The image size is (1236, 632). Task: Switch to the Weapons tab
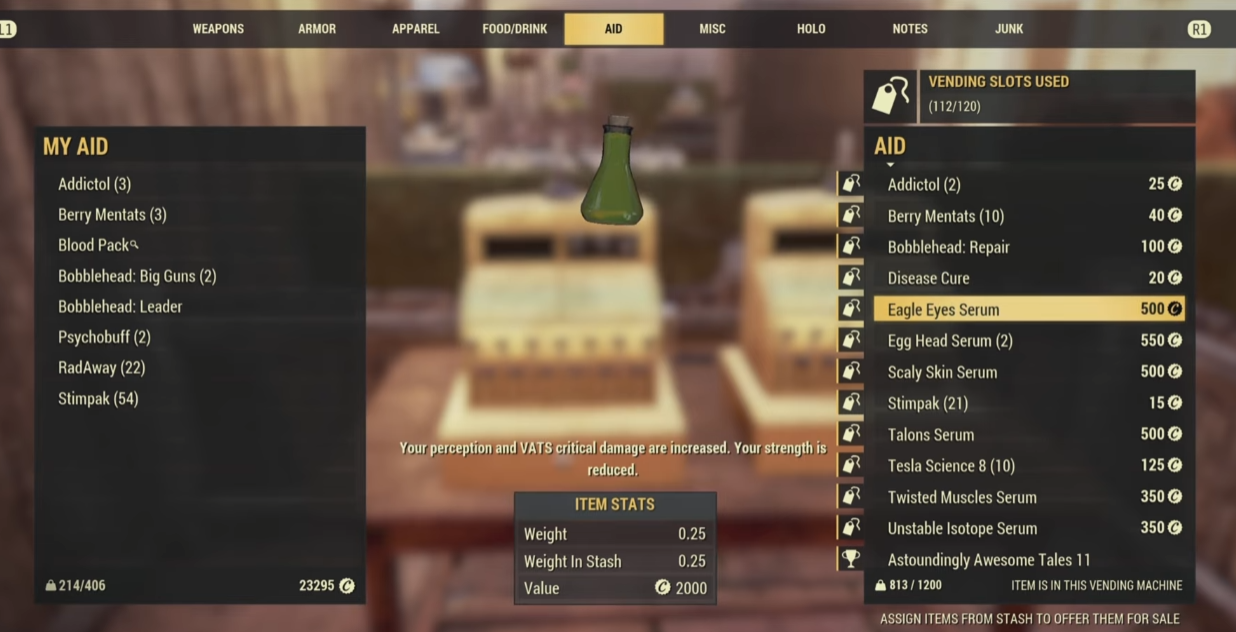pos(218,29)
